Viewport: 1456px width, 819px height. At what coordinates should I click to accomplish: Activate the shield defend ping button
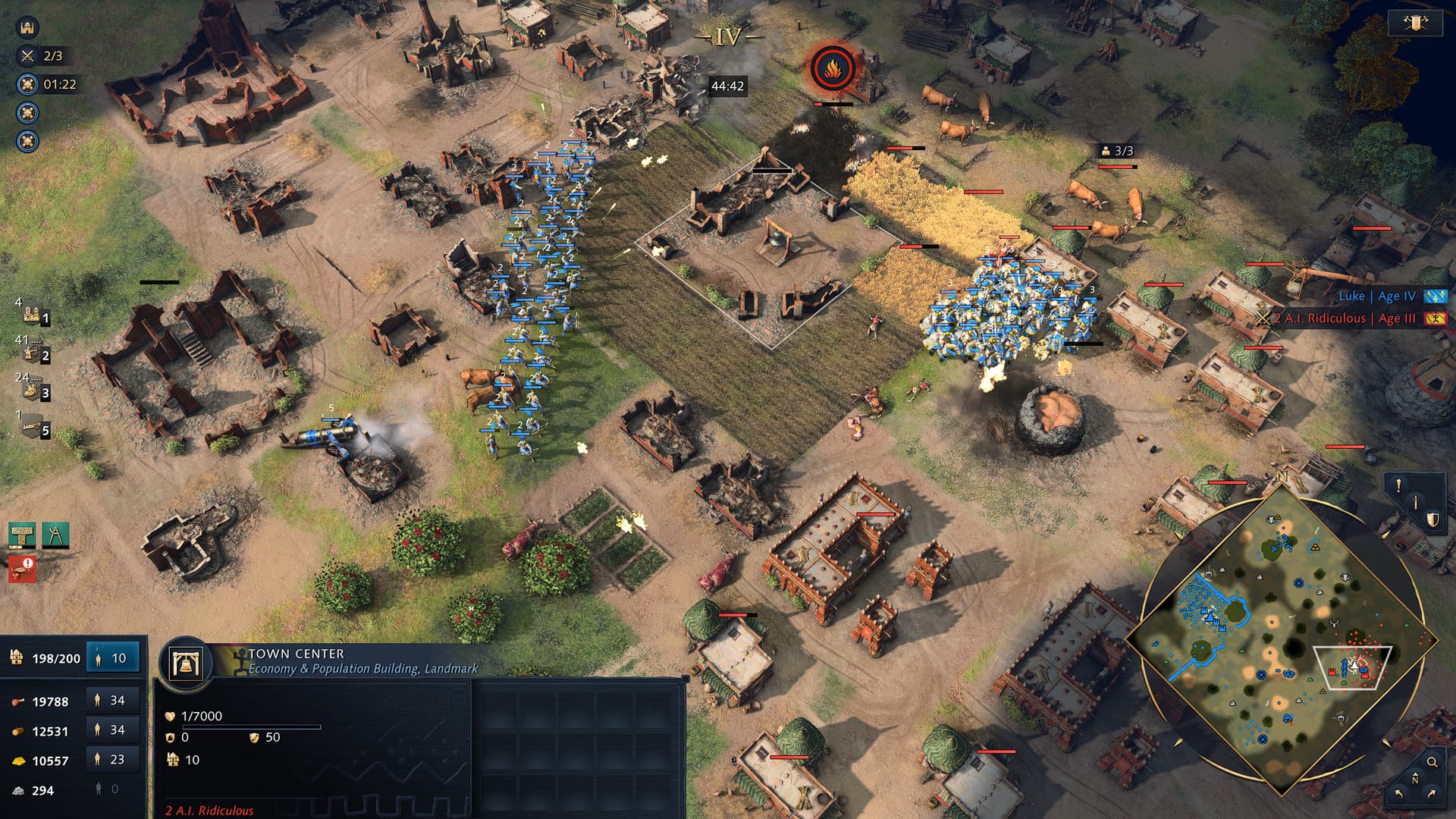(1432, 519)
